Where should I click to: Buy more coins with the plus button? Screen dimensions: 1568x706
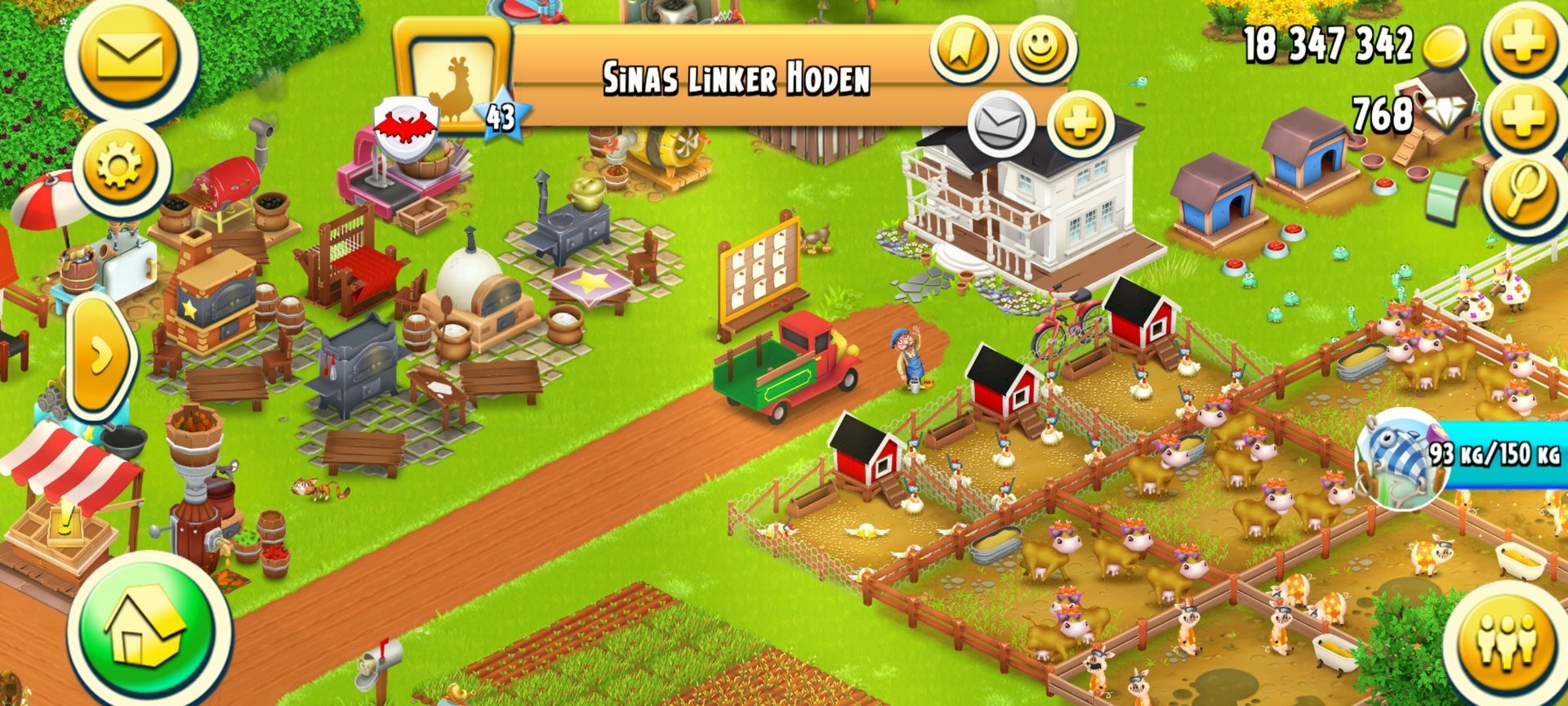pos(1522,42)
